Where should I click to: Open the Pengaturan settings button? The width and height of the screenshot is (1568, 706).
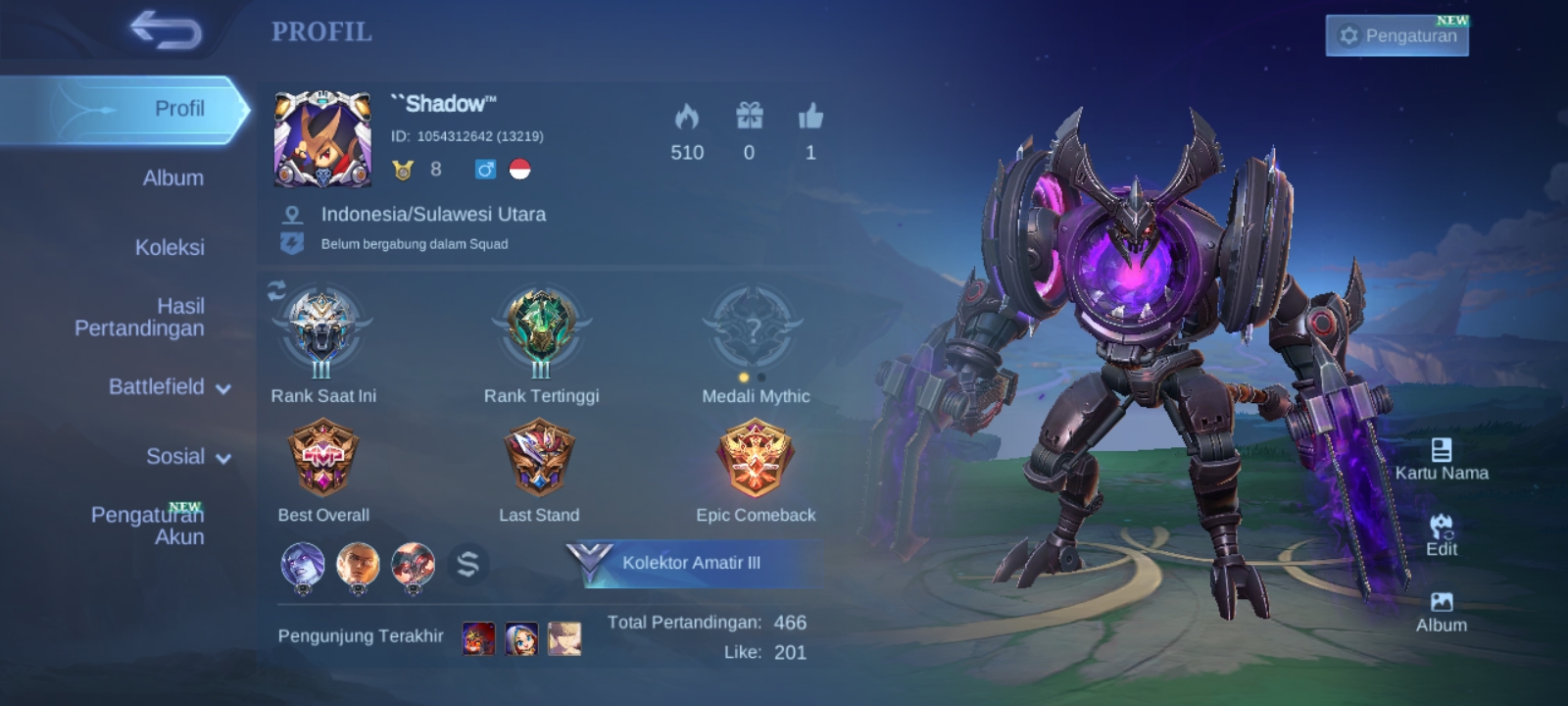(x=1396, y=35)
